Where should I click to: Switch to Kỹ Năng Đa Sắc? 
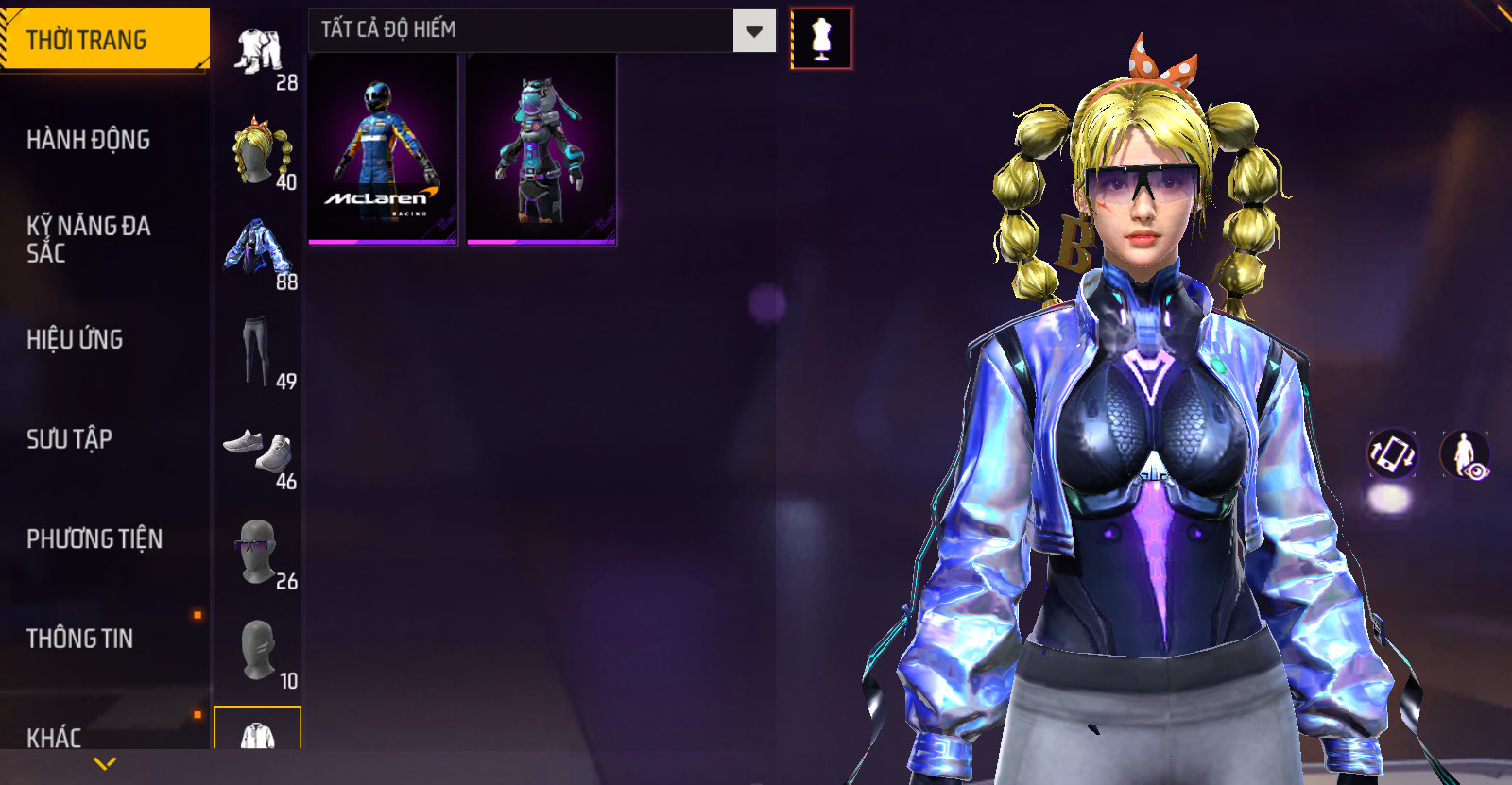pyautogui.click(x=89, y=239)
